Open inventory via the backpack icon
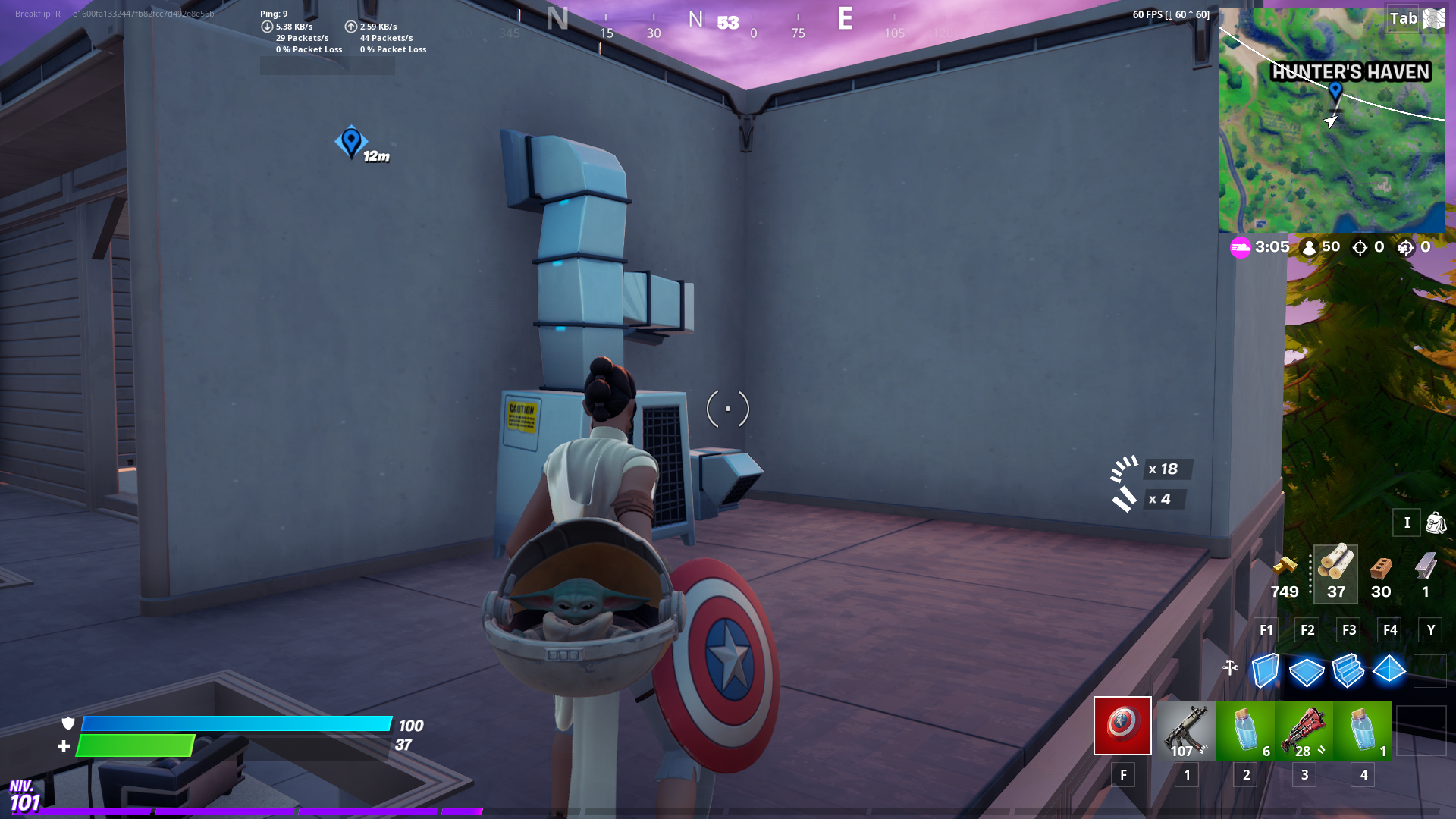The width and height of the screenshot is (1456, 819). point(1436,522)
